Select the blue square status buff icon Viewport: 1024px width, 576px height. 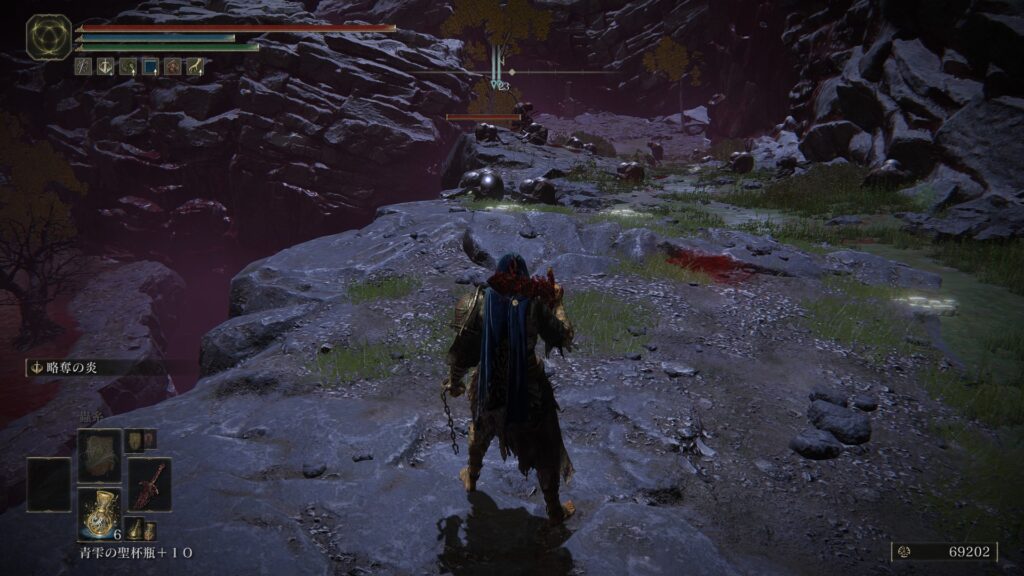[x=150, y=67]
